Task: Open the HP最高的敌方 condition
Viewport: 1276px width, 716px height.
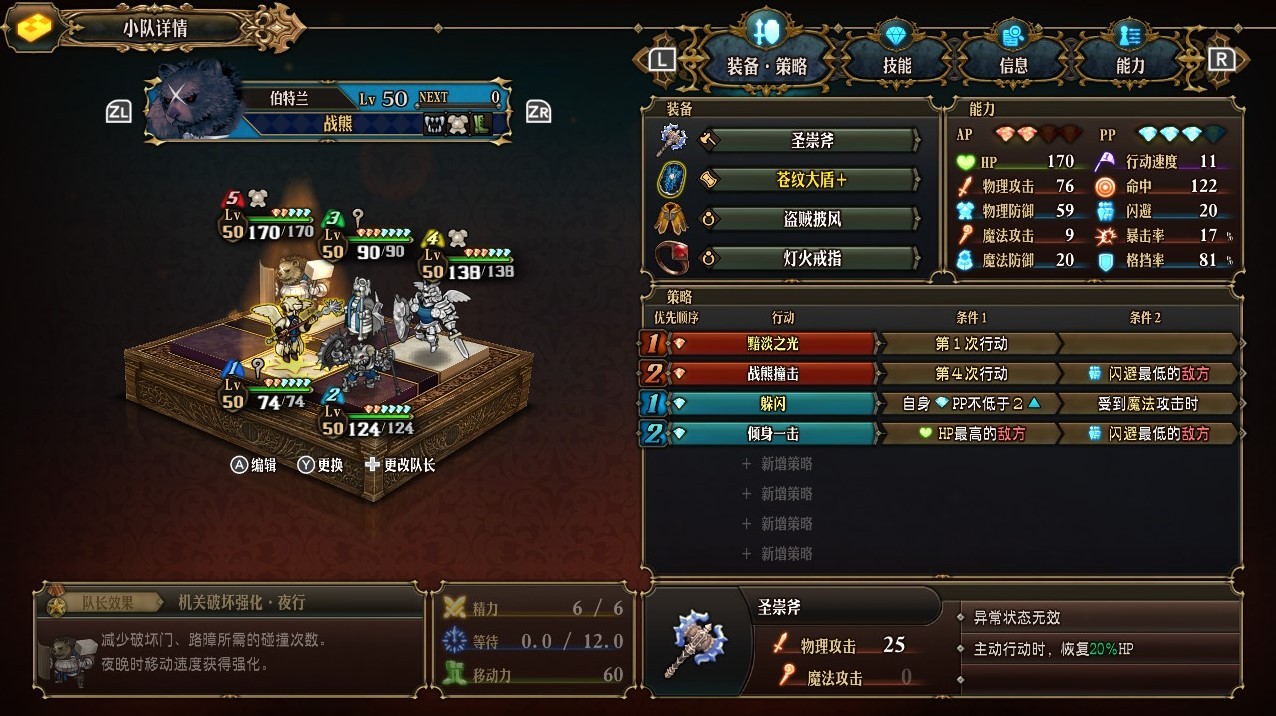Action: coord(970,434)
